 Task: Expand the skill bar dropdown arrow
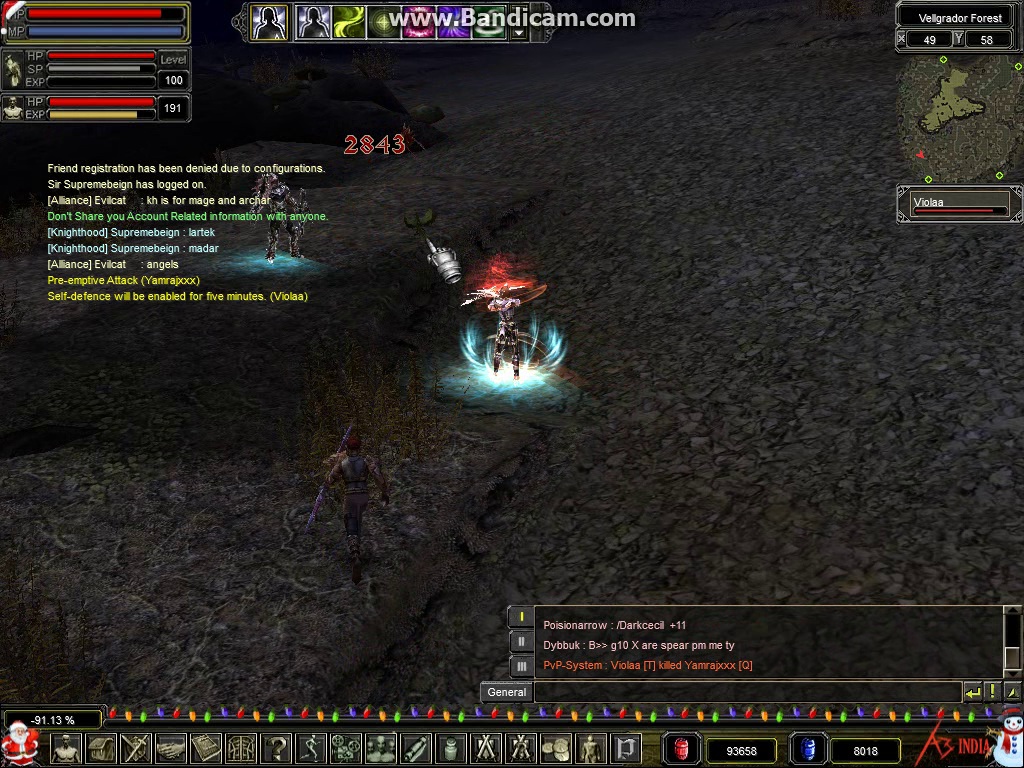click(518, 32)
